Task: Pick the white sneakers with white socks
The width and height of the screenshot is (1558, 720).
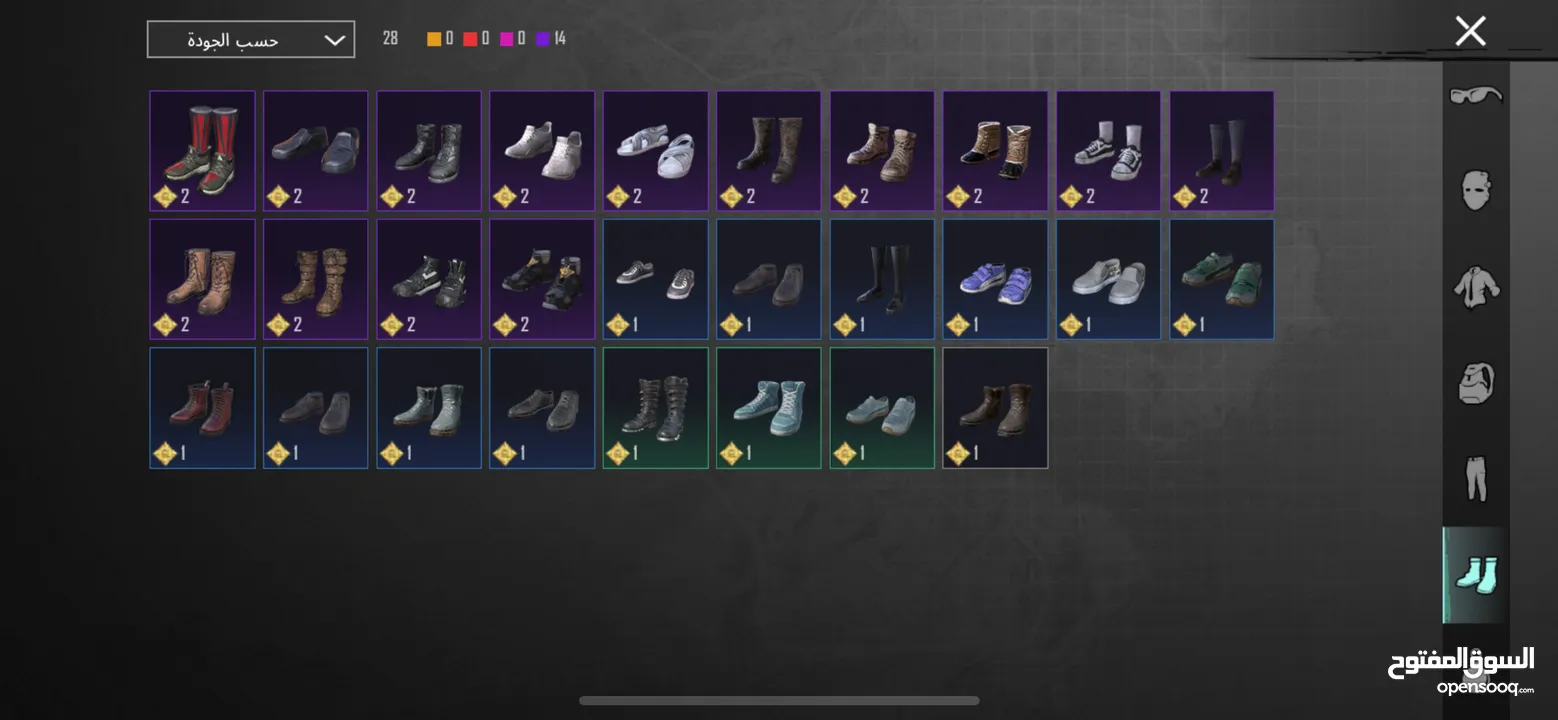Action: coord(1108,151)
